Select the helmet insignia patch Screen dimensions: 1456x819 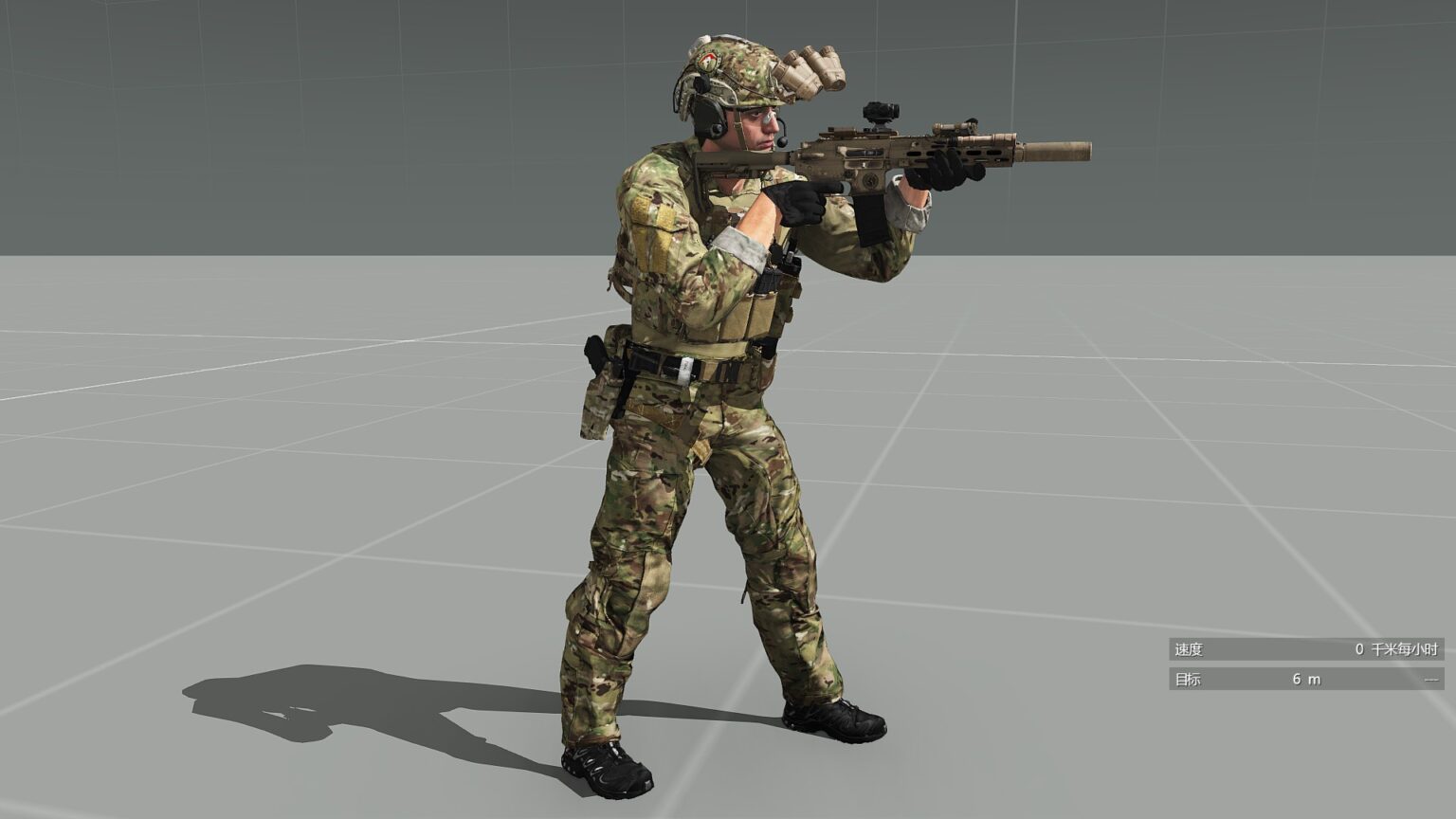tap(706, 63)
